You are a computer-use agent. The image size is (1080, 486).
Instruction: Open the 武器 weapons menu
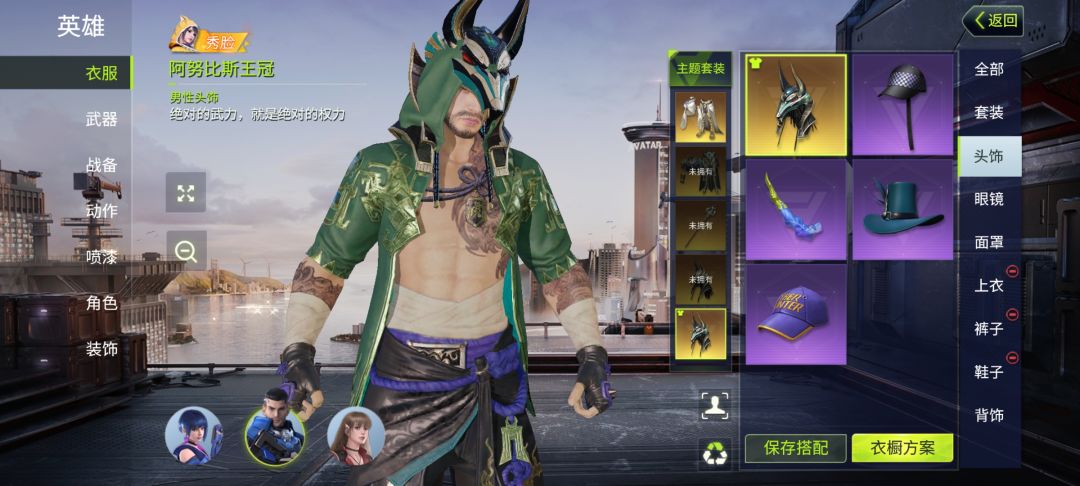click(x=101, y=119)
